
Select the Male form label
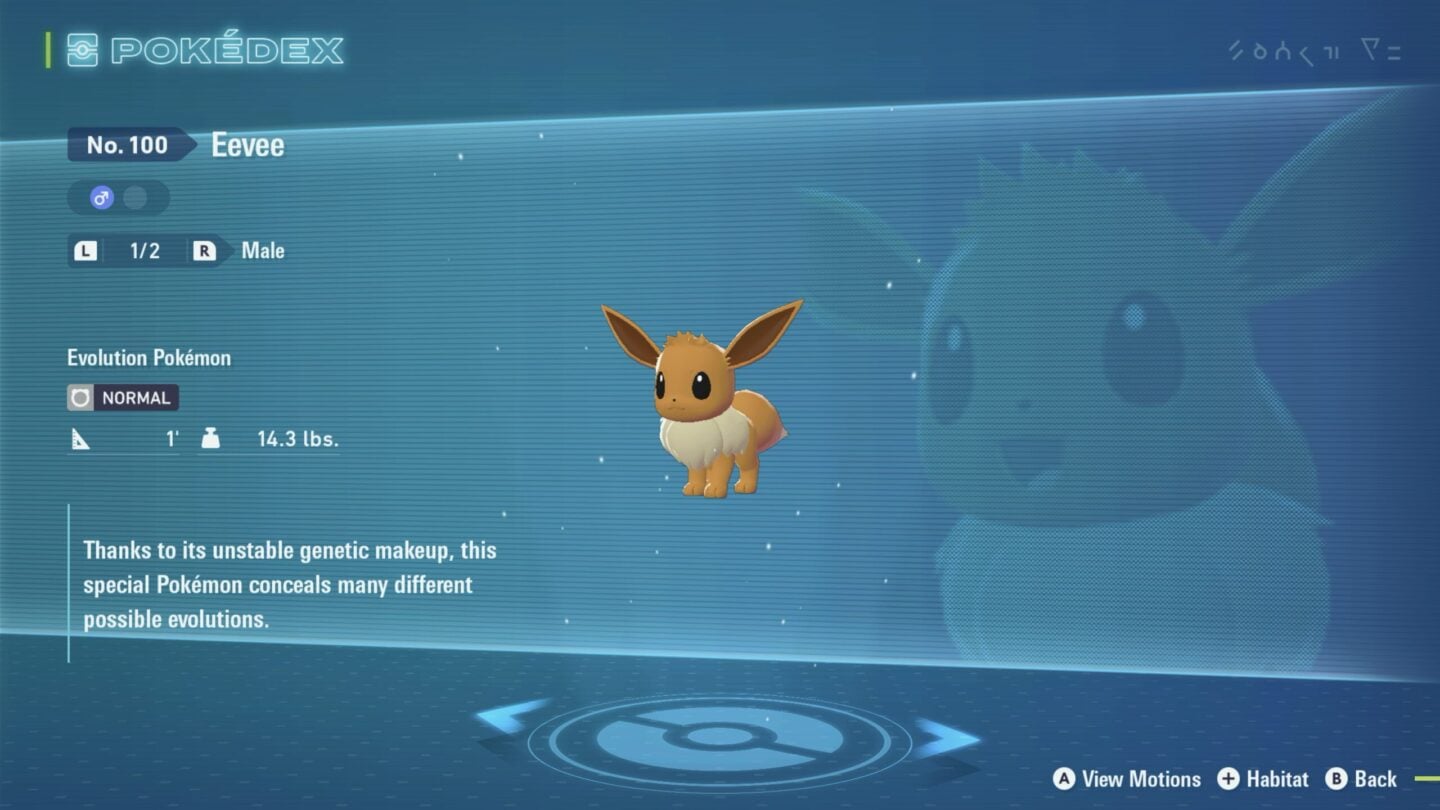[x=262, y=251]
